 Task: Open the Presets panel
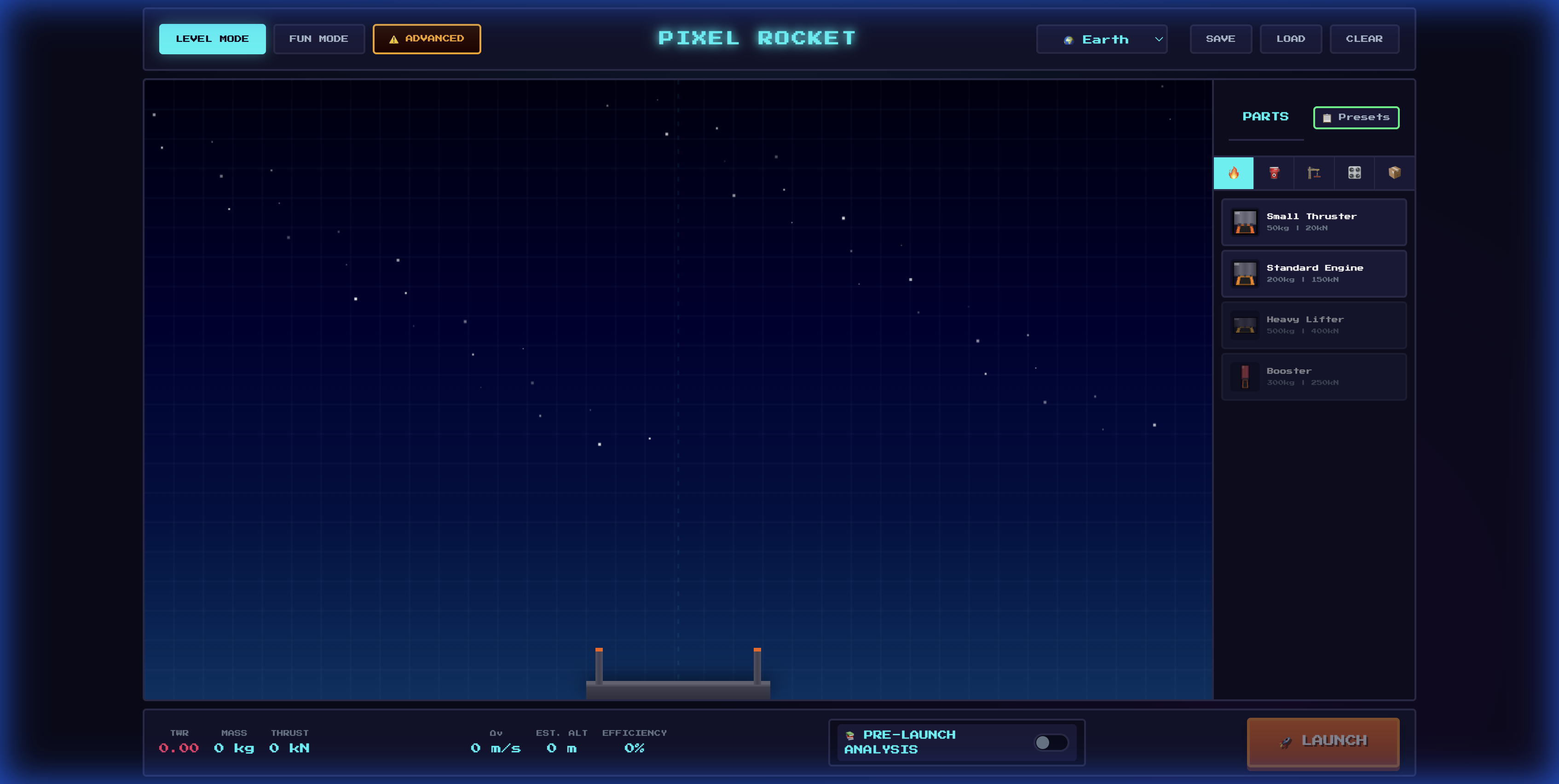(x=1356, y=117)
